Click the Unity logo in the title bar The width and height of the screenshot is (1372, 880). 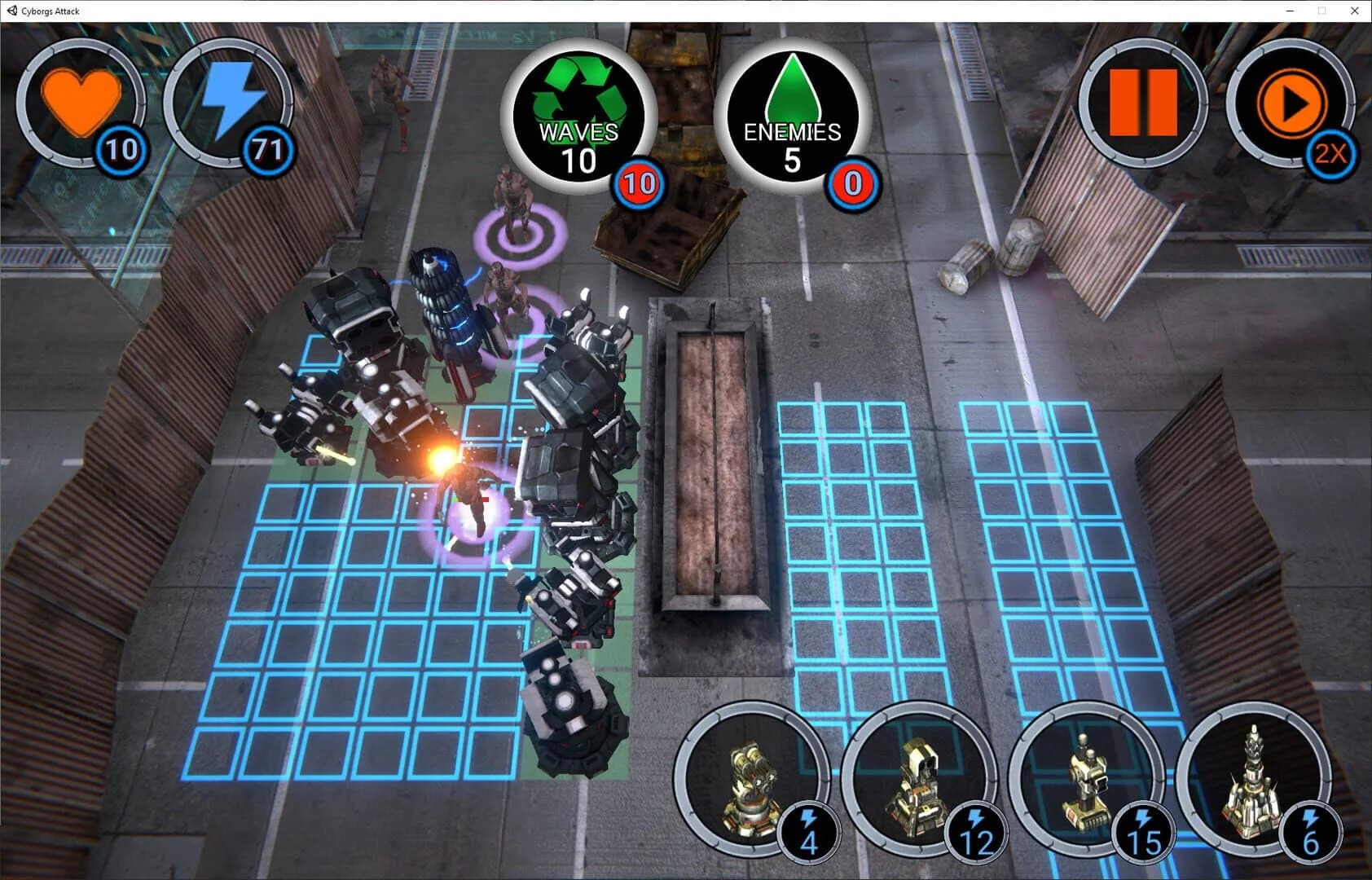[x=11, y=11]
